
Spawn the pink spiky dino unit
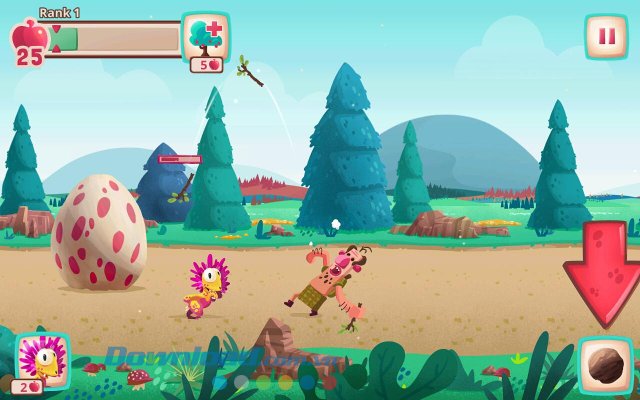coord(43,360)
